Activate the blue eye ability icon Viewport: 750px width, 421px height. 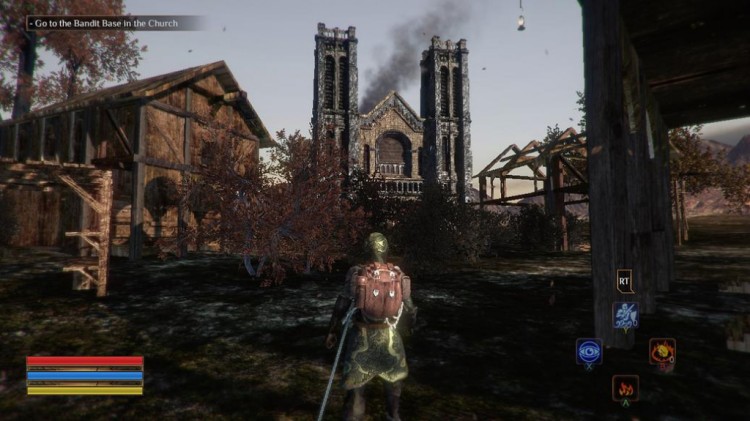[589, 351]
